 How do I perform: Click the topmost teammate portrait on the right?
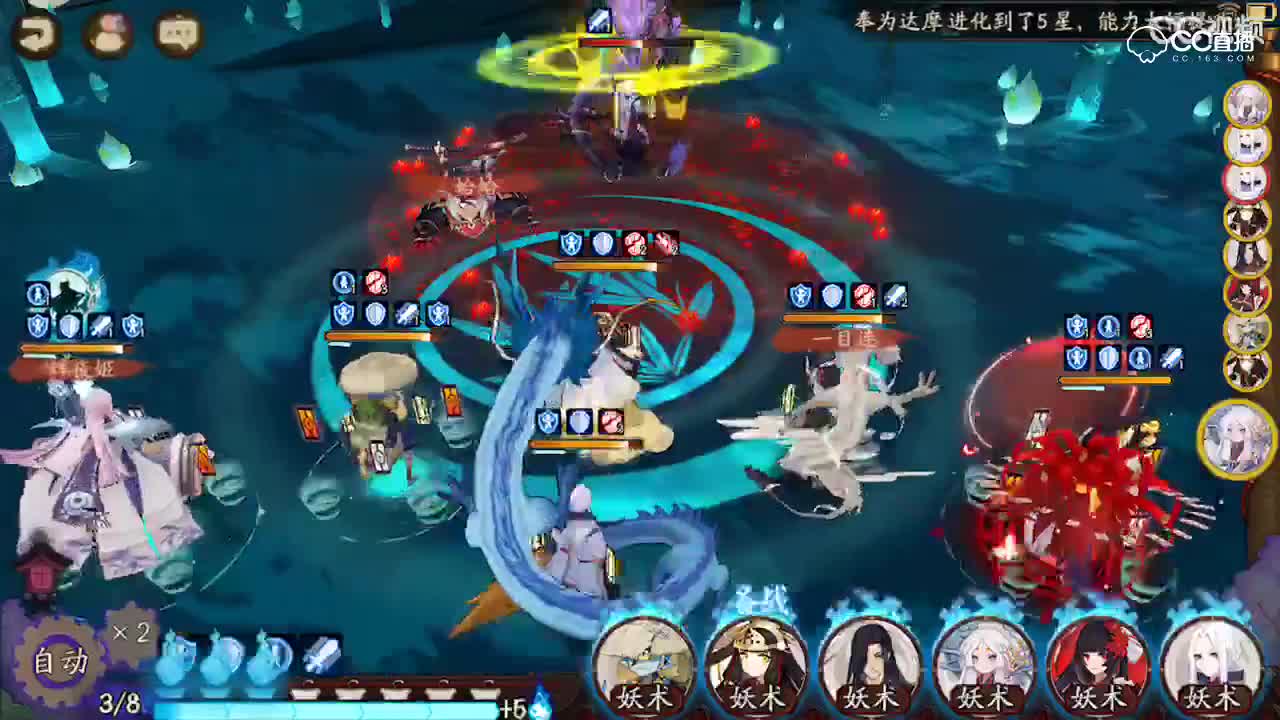[x=1247, y=104]
